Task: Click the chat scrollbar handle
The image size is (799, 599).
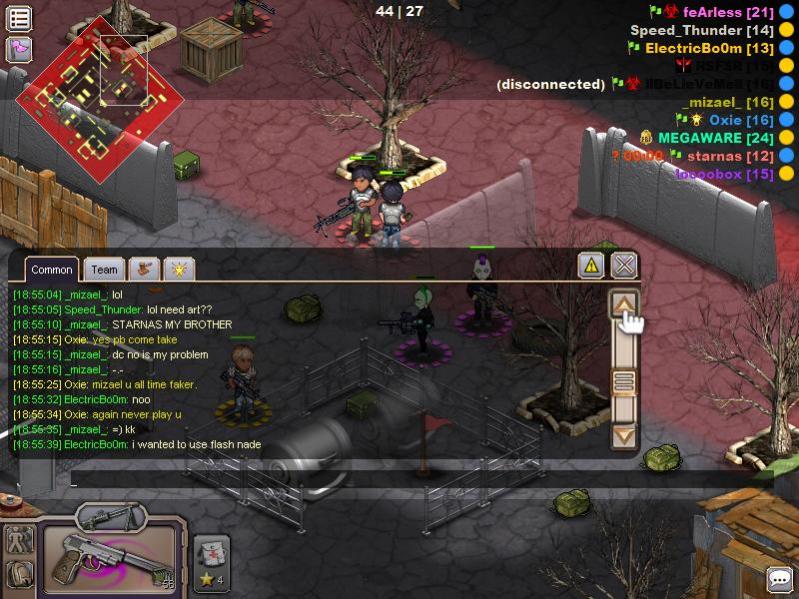Action: tap(624, 381)
